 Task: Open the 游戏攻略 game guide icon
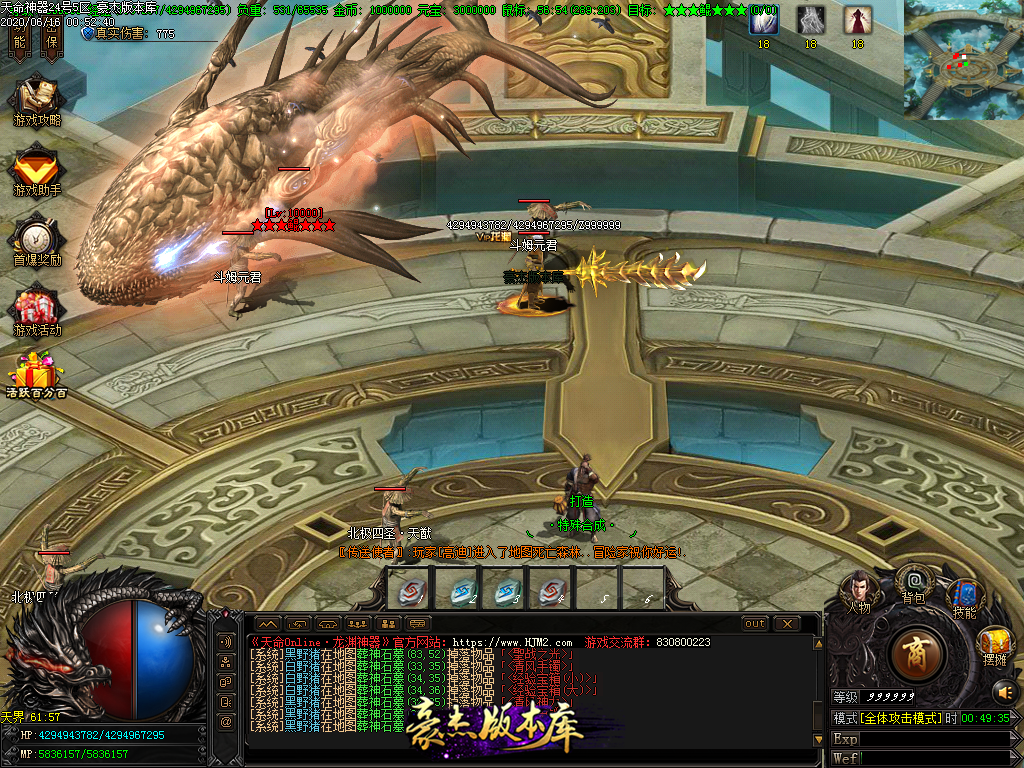(x=37, y=99)
